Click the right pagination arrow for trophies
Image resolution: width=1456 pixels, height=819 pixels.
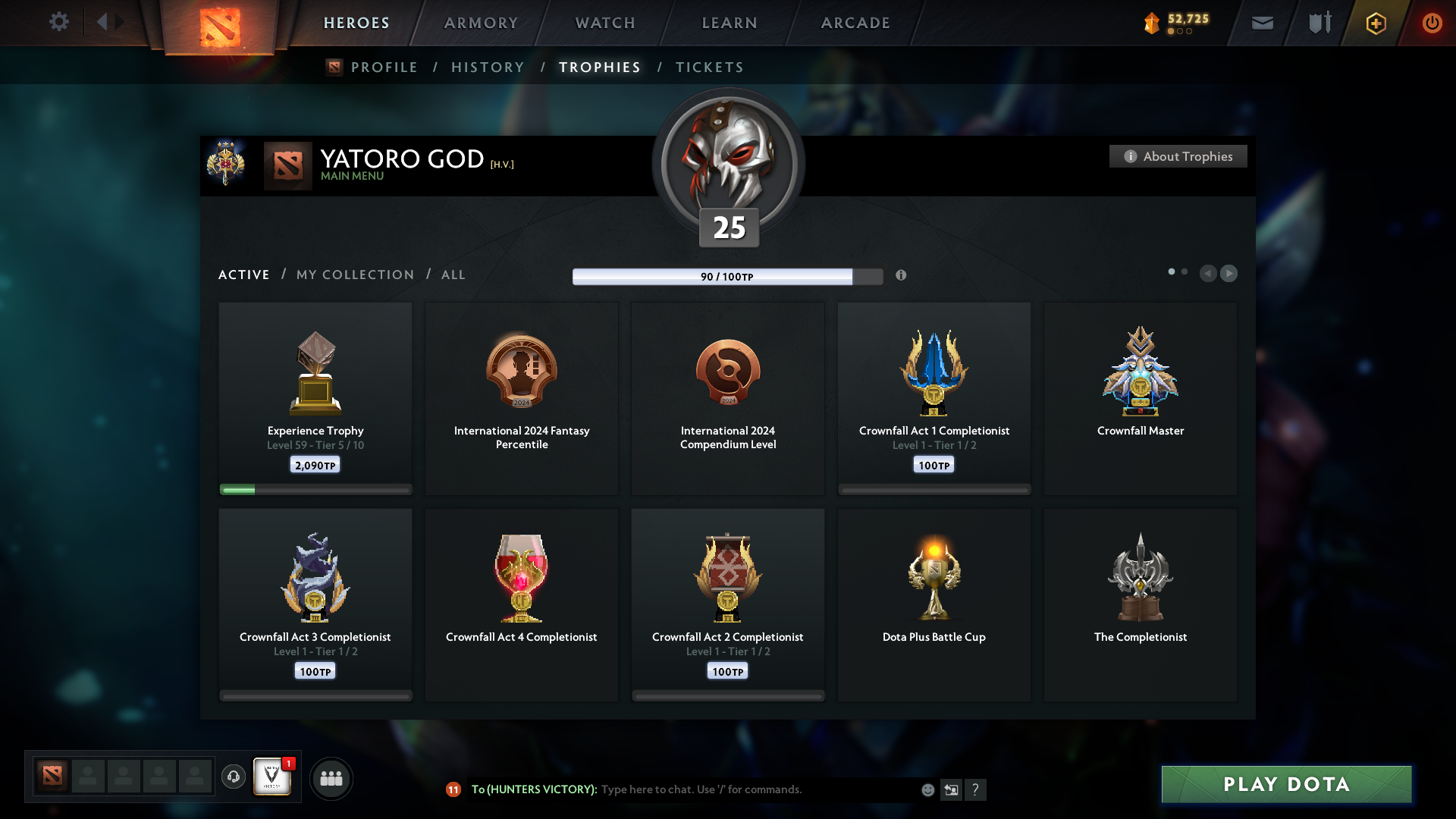point(1228,274)
